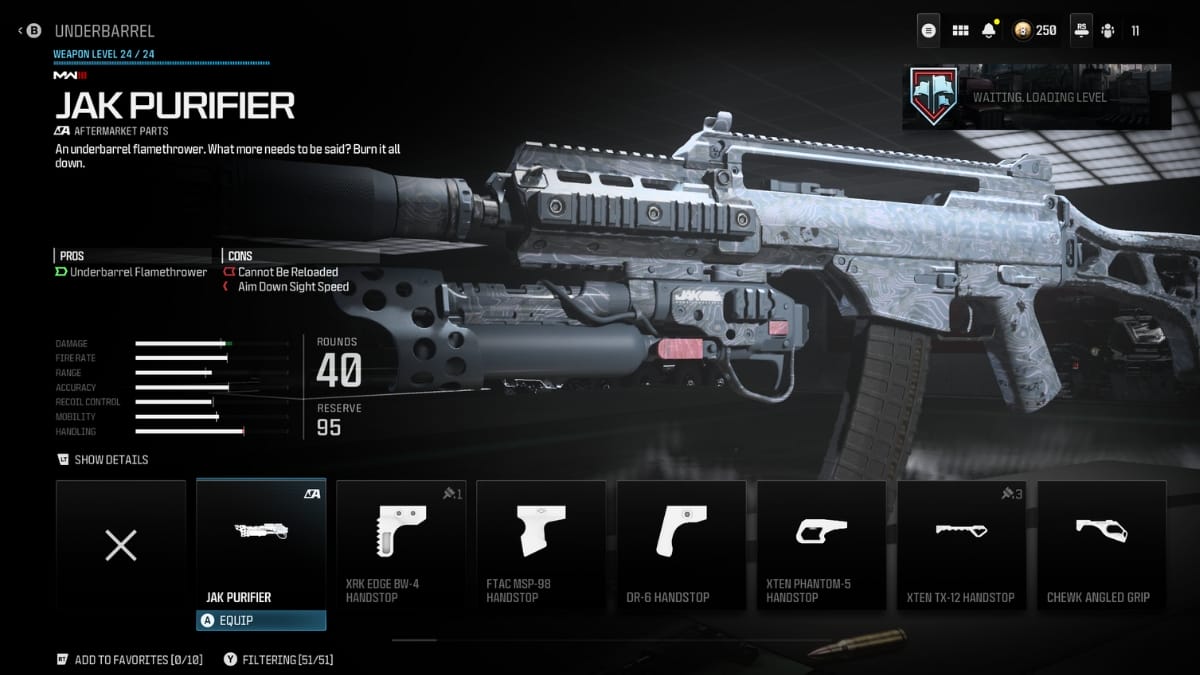Open the options menu icon
Viewport: 1200px width, 675px height.
(x=929, y=31)
